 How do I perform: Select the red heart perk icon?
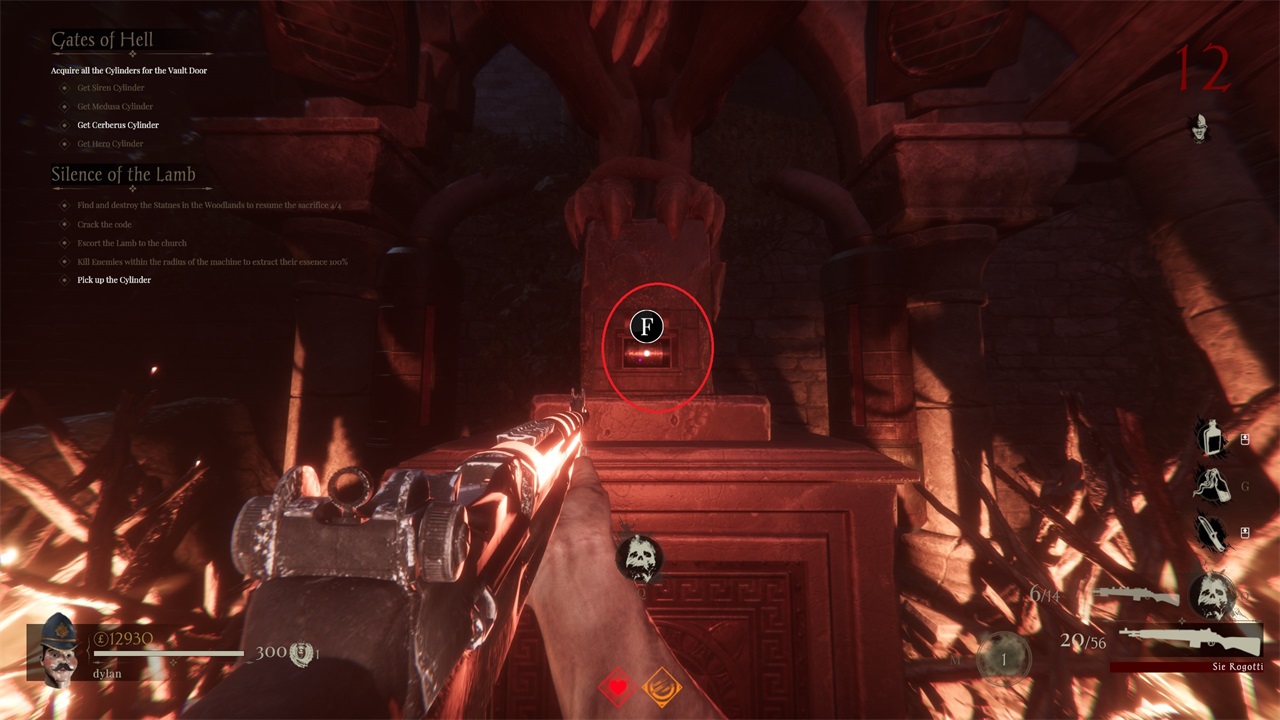click(x=618, y=687)
